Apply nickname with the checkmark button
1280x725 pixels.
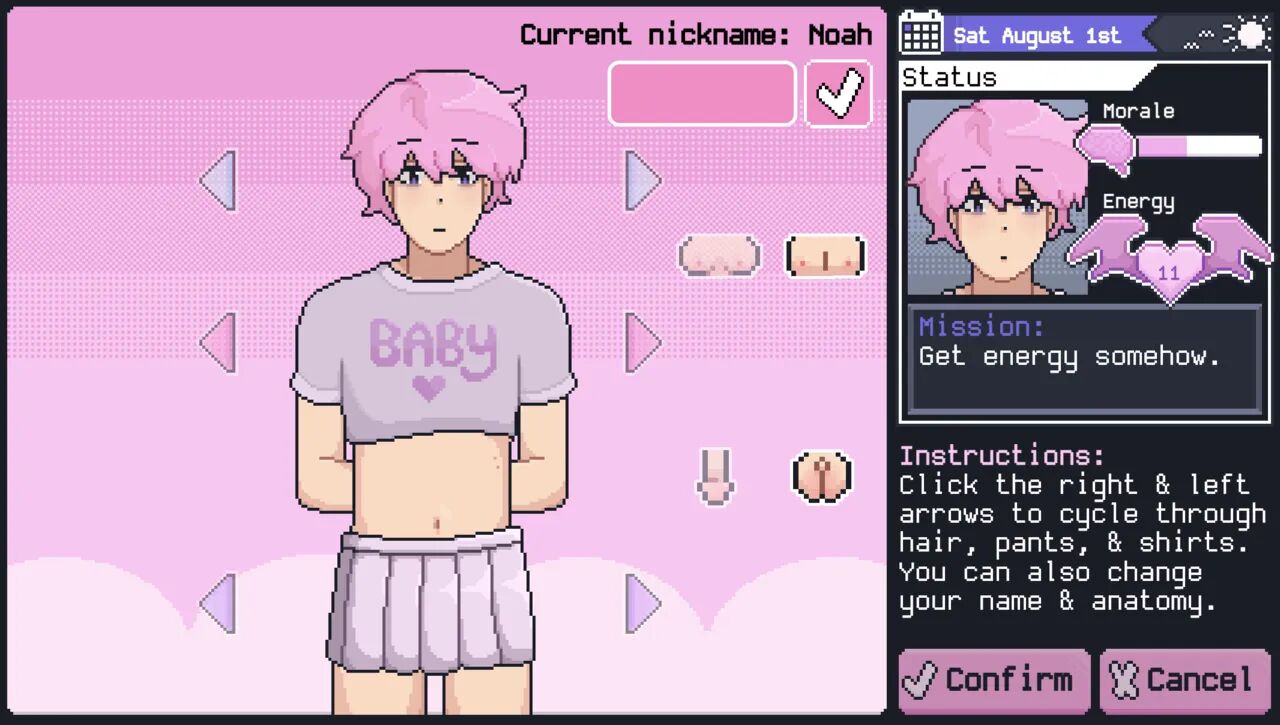[x=838, y=94]
